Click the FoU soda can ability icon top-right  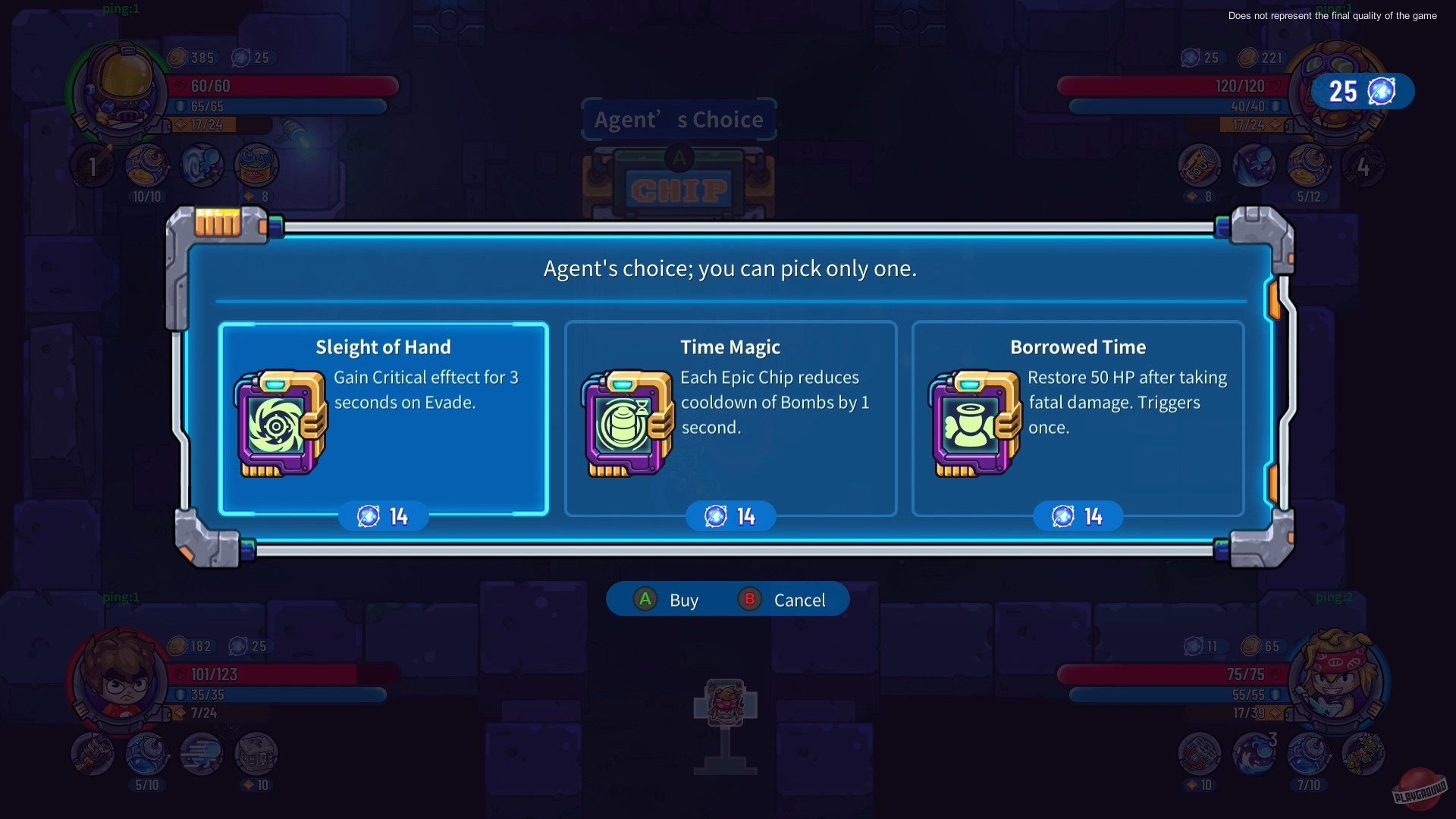click(x=1200, y=165)
